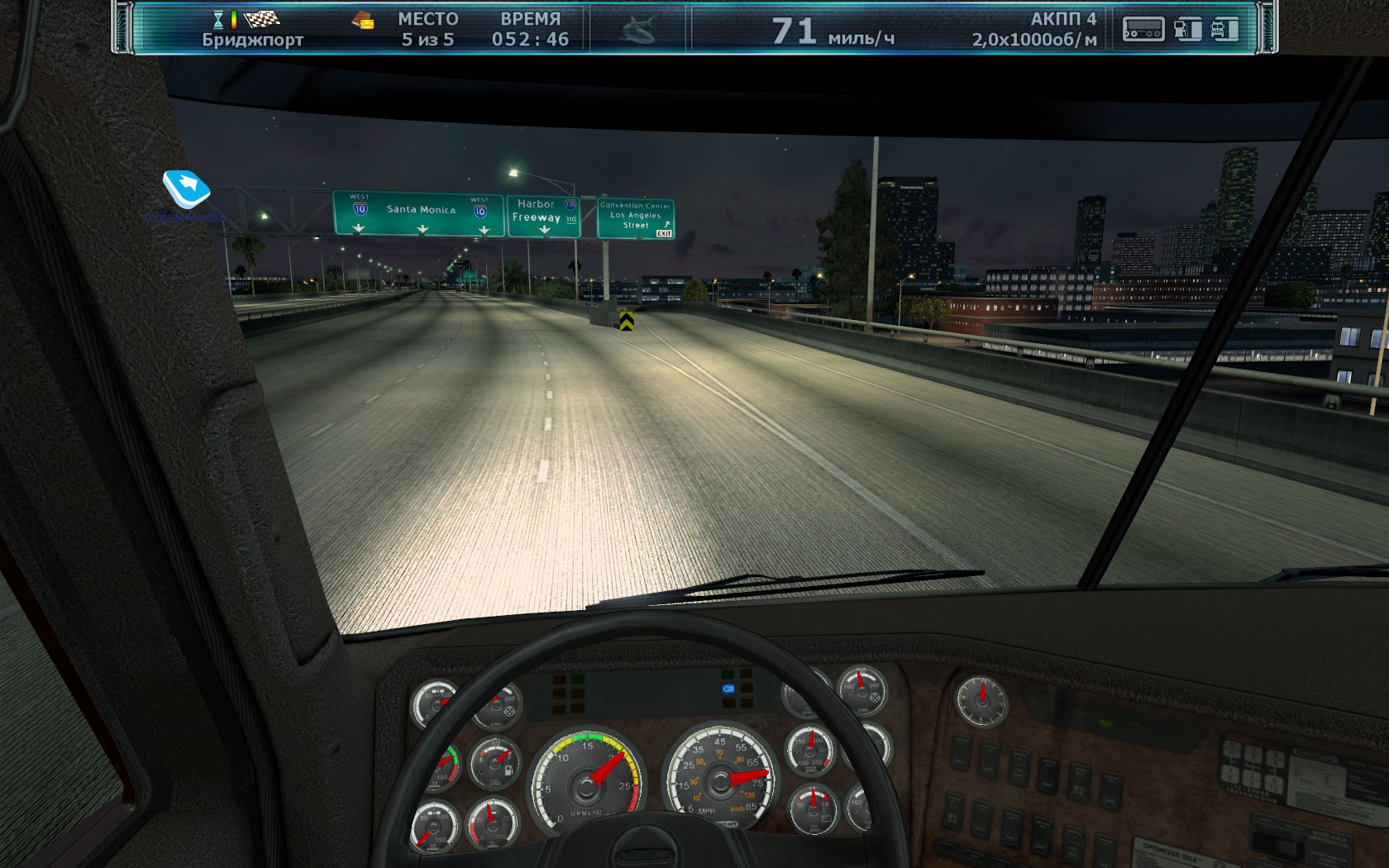Click the fuel pump status icon
This screenshot has height=868, width=1389.
click(1187, 30)
